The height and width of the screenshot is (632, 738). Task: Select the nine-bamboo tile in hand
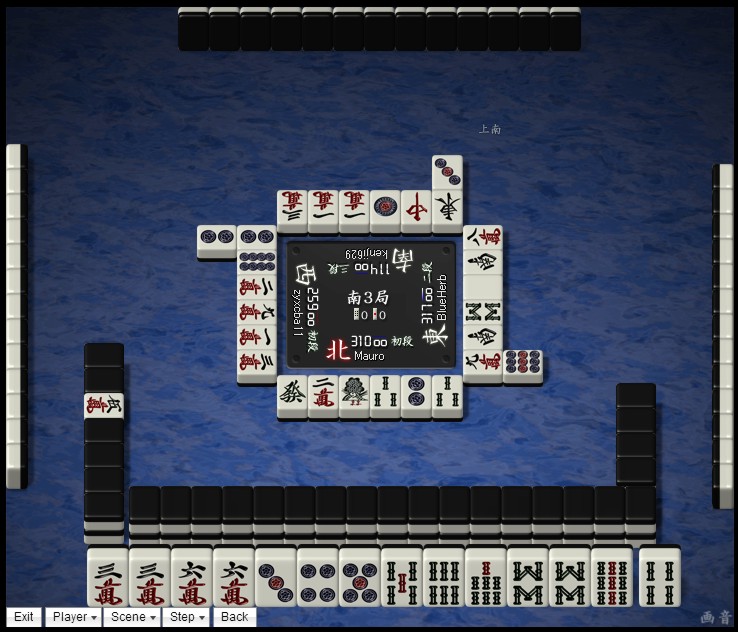pyautogui.click(x=611, y=578)
